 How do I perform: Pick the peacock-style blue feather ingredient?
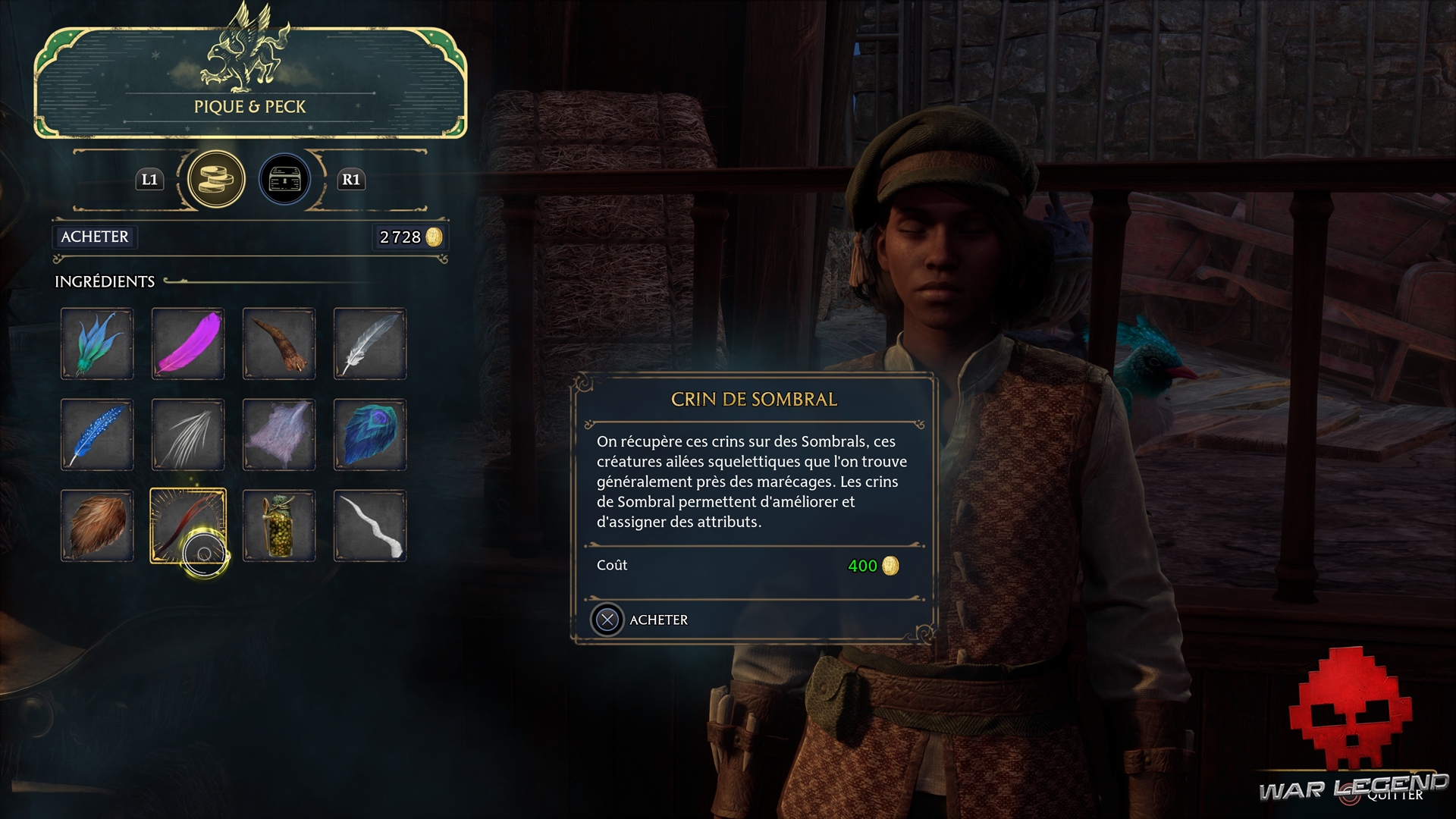point(370,435)
